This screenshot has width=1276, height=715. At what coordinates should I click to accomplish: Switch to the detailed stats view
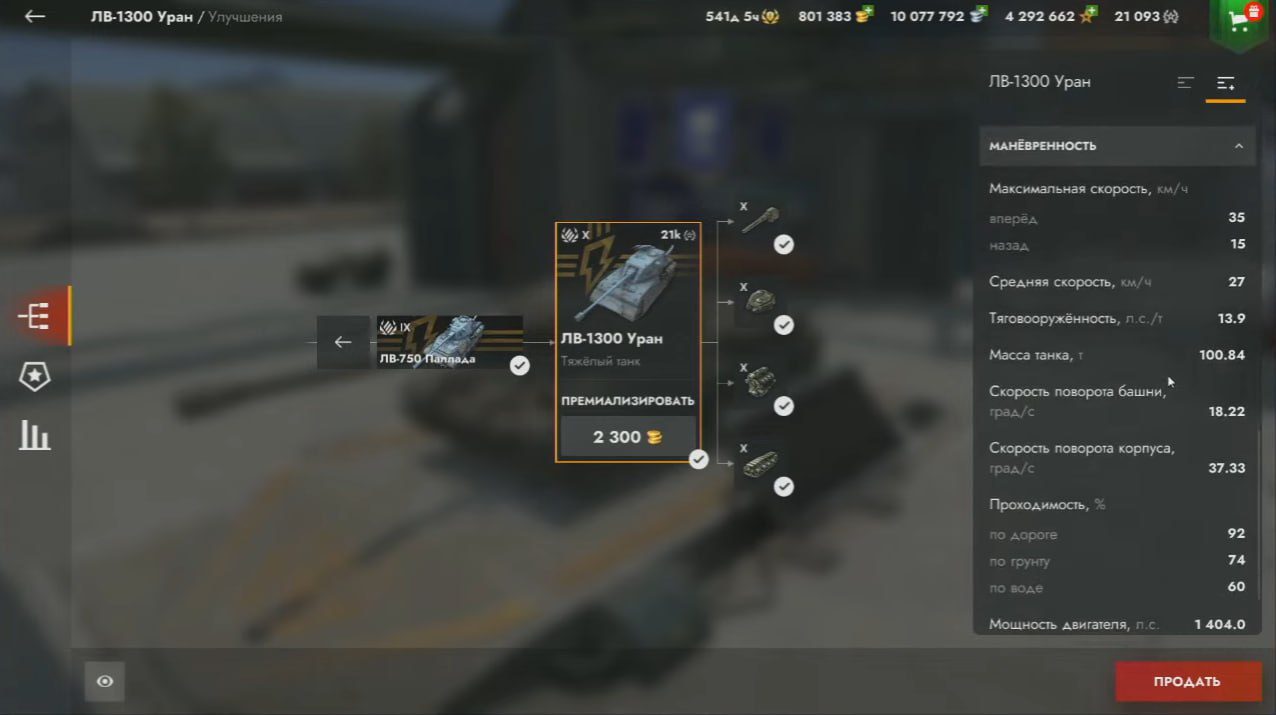[x=1225, y=83]
